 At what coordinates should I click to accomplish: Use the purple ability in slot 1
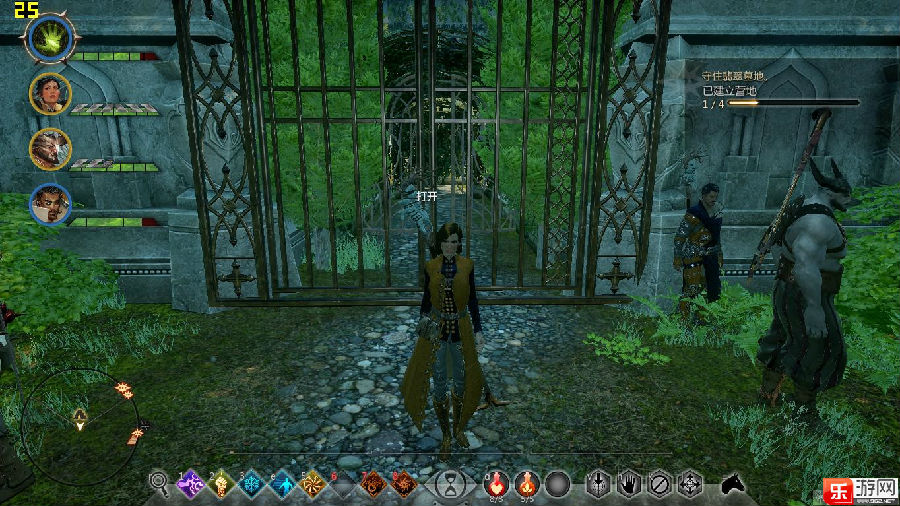pyautogui.click(x=190, y=485)
